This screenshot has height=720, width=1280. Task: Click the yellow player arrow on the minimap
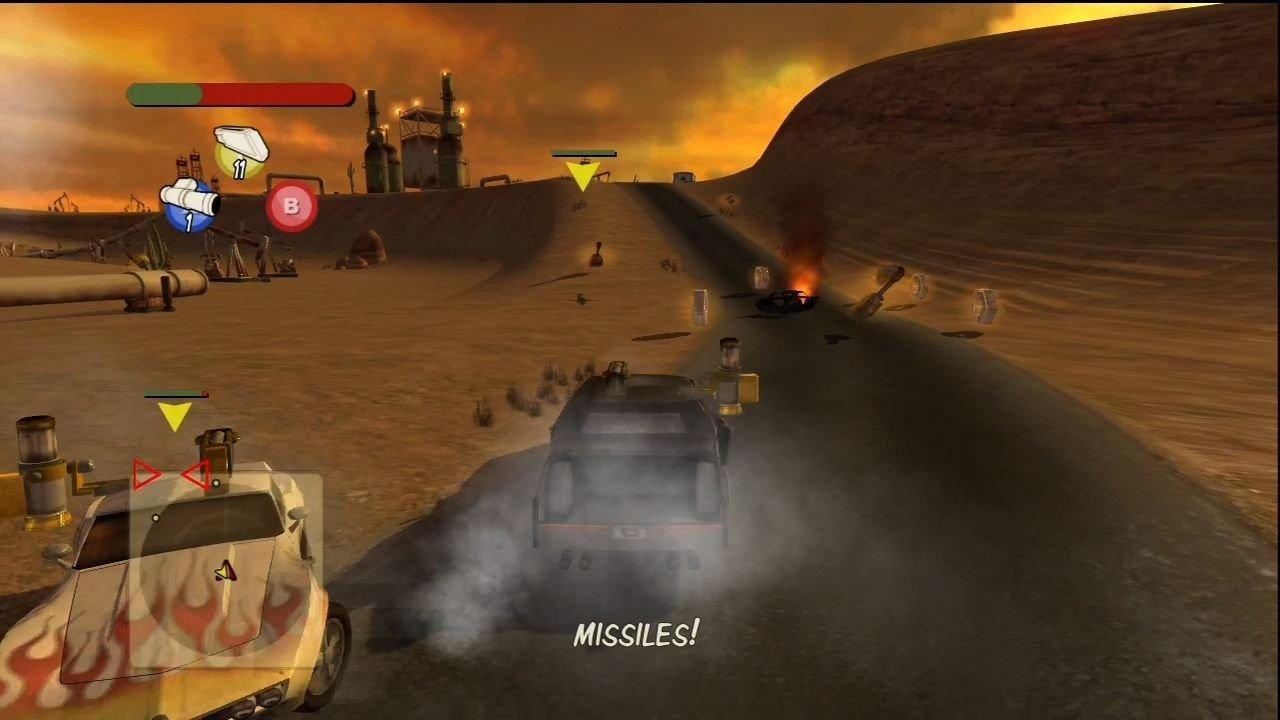[x=225, y=570]
